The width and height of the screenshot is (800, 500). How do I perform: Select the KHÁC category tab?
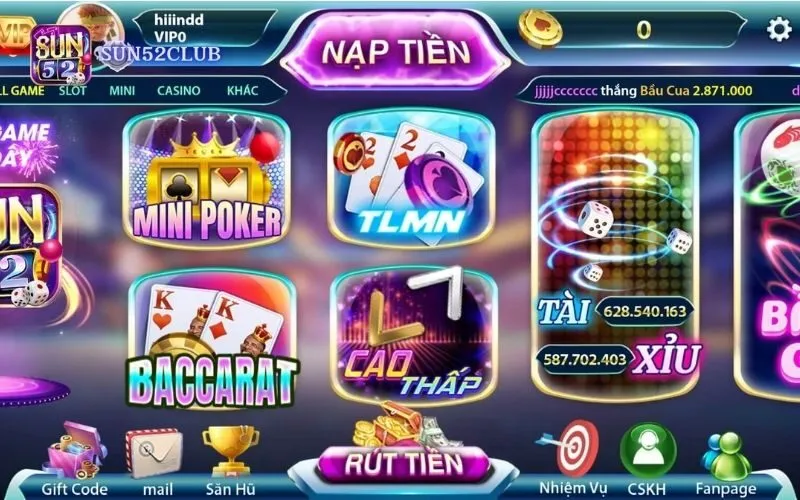pyautogui.click(x=242, y=91)
